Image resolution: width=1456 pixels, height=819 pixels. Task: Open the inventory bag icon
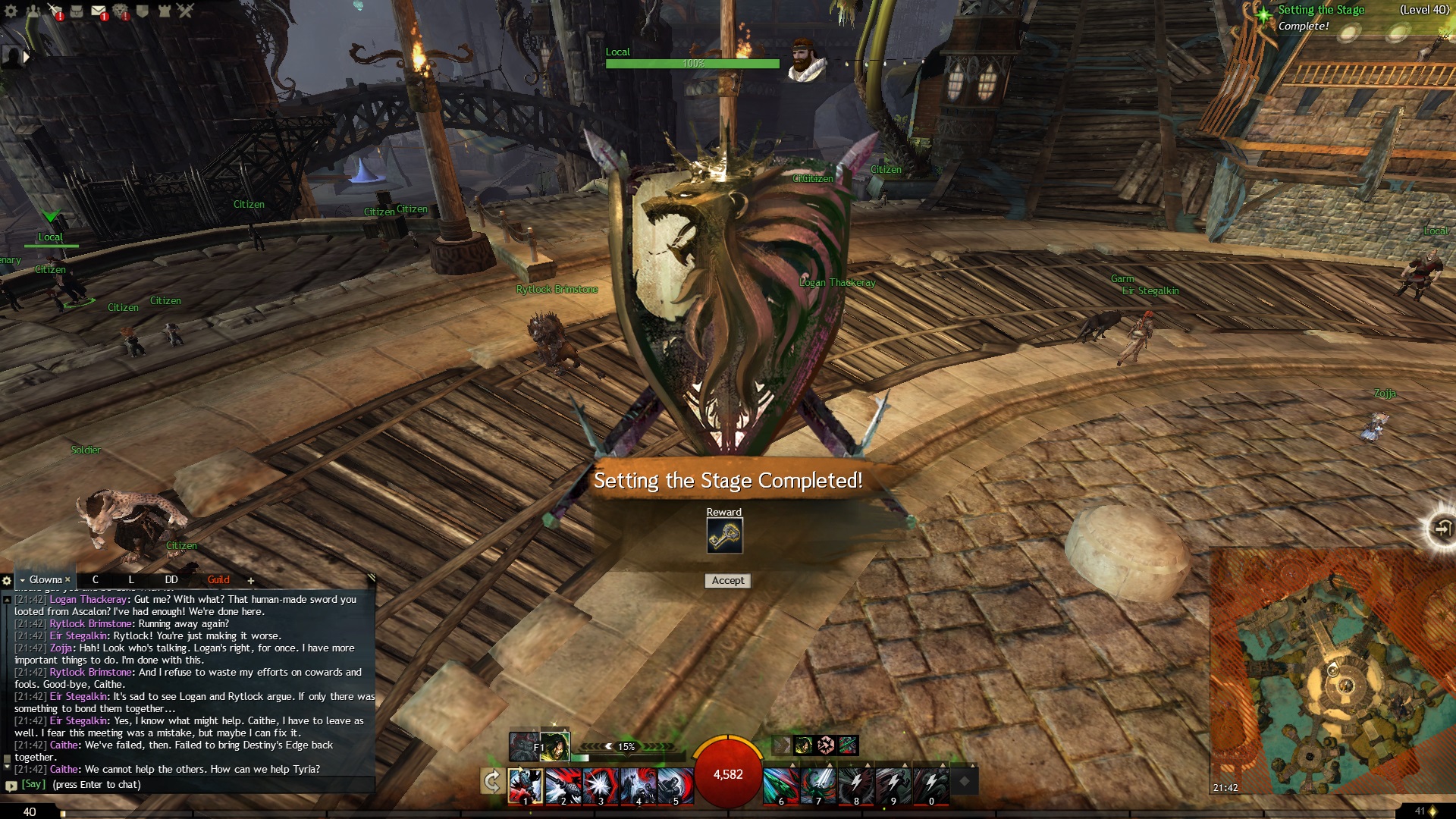[77, 11]
